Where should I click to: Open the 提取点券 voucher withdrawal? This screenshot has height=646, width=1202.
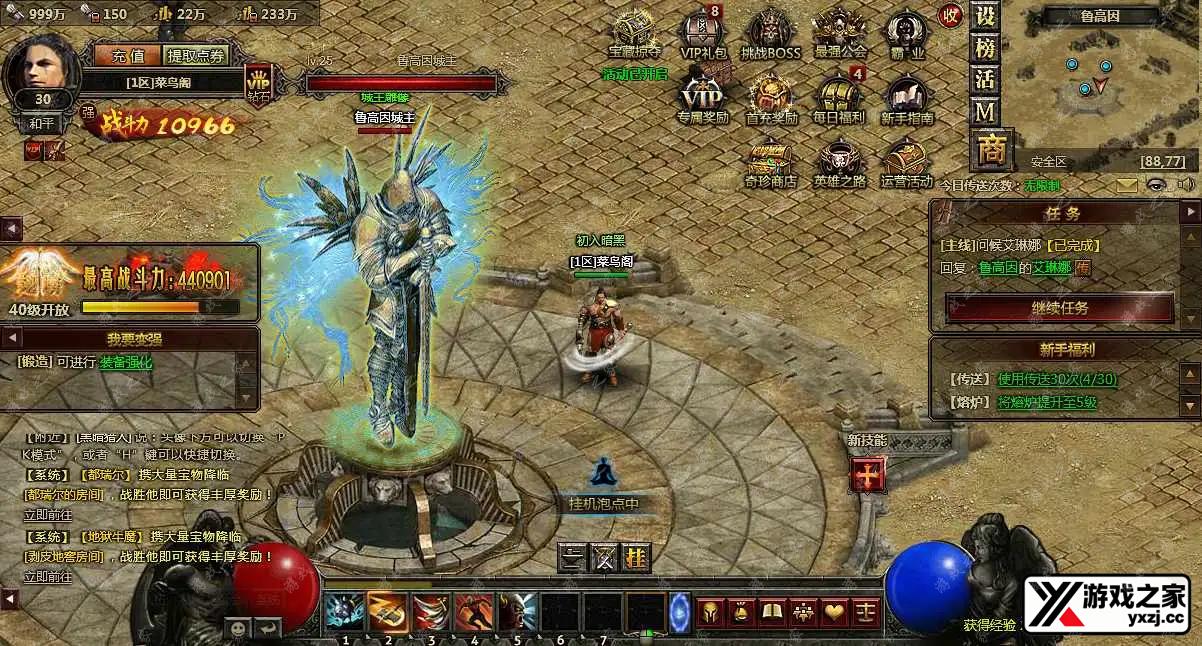pos(196,56)
